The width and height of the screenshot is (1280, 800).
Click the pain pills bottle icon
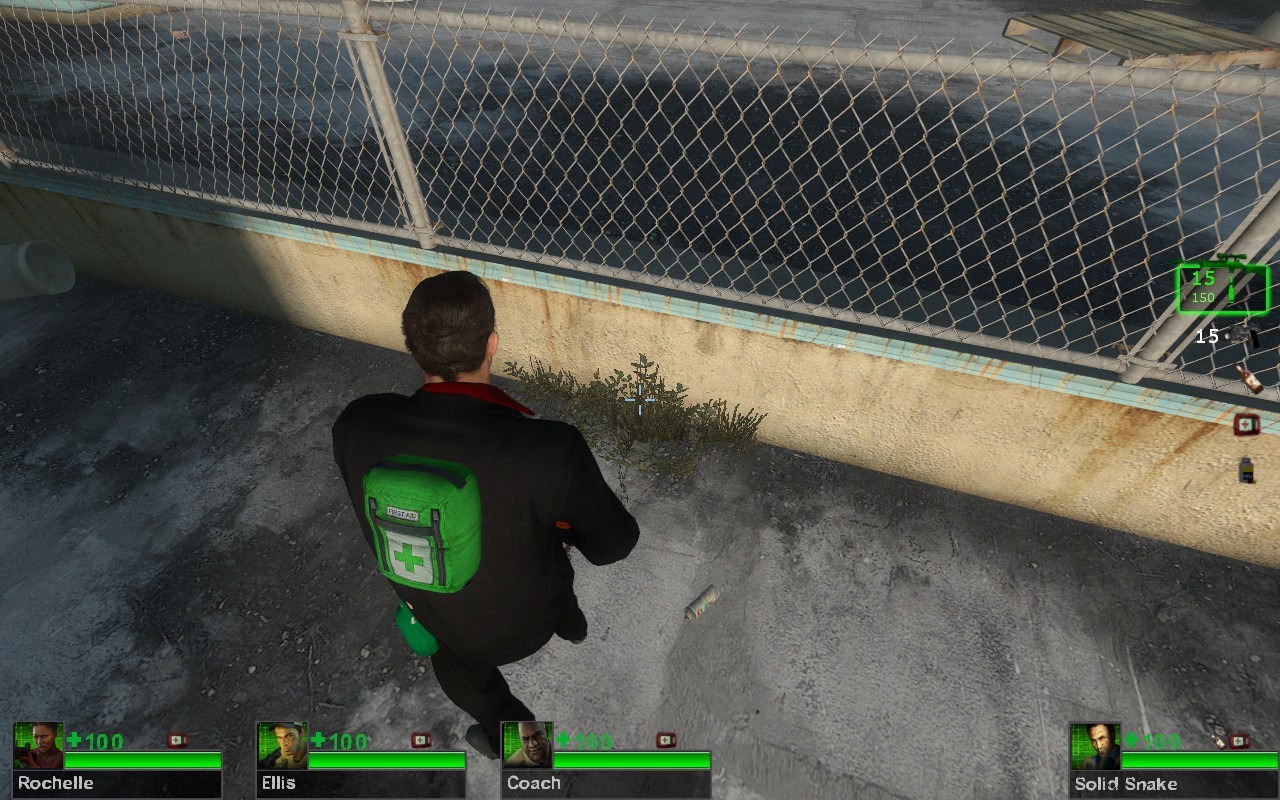[1246, 468]
